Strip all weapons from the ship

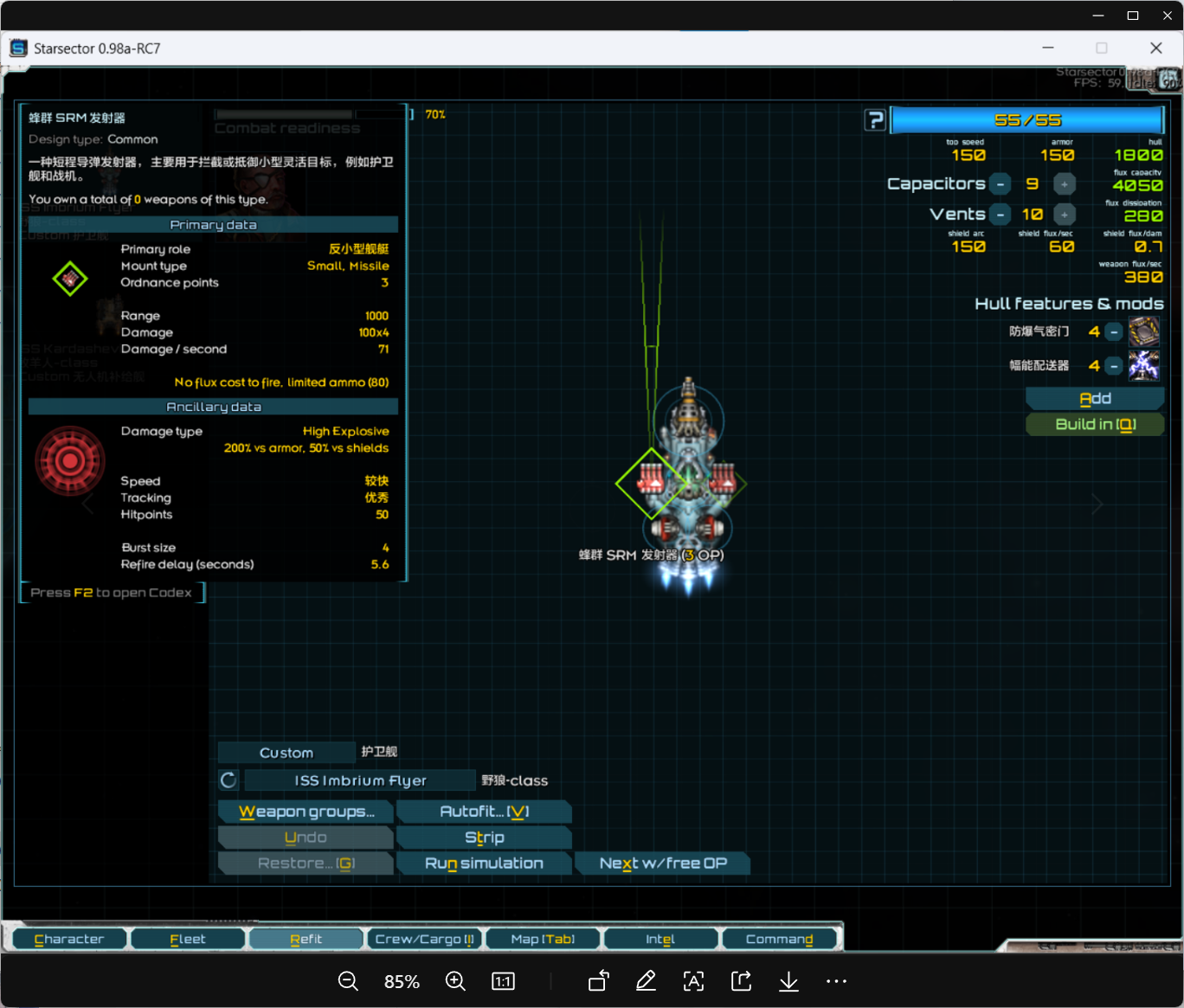[484, 838]
